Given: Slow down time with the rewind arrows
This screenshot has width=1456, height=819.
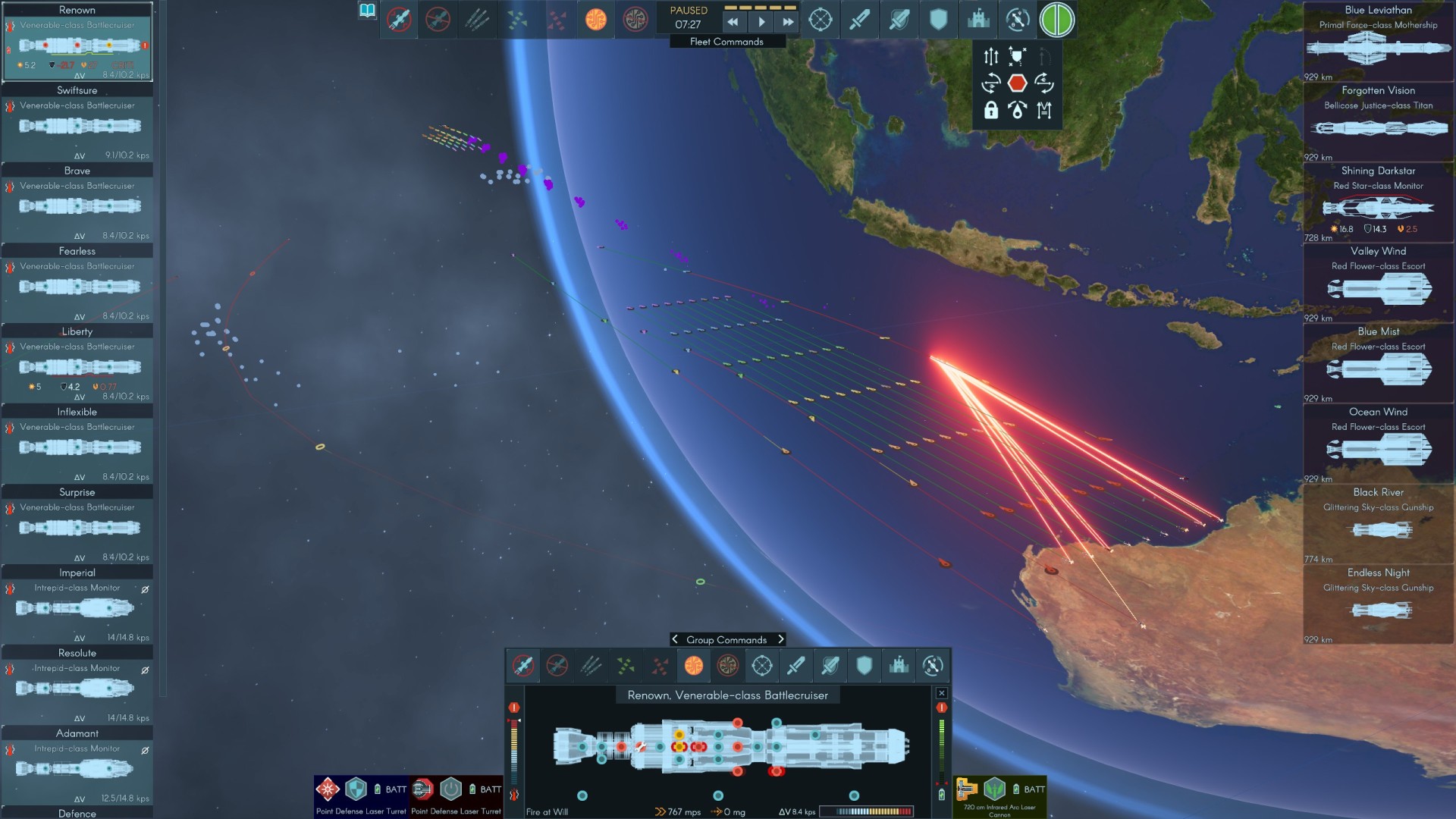Looking at the screenshot, I should [733, 23].
